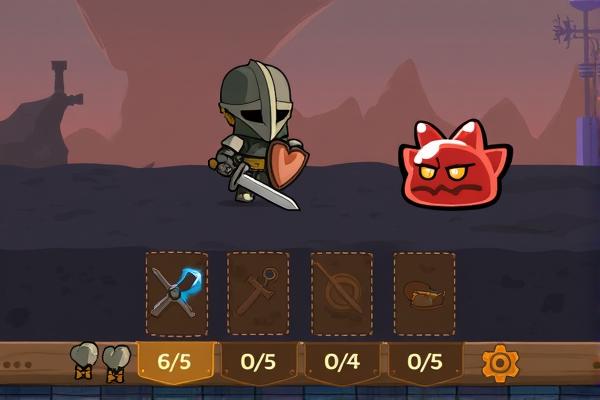Select the glowing crossed axes card
Screen dimensions: 600x400
tap(177, 293)
